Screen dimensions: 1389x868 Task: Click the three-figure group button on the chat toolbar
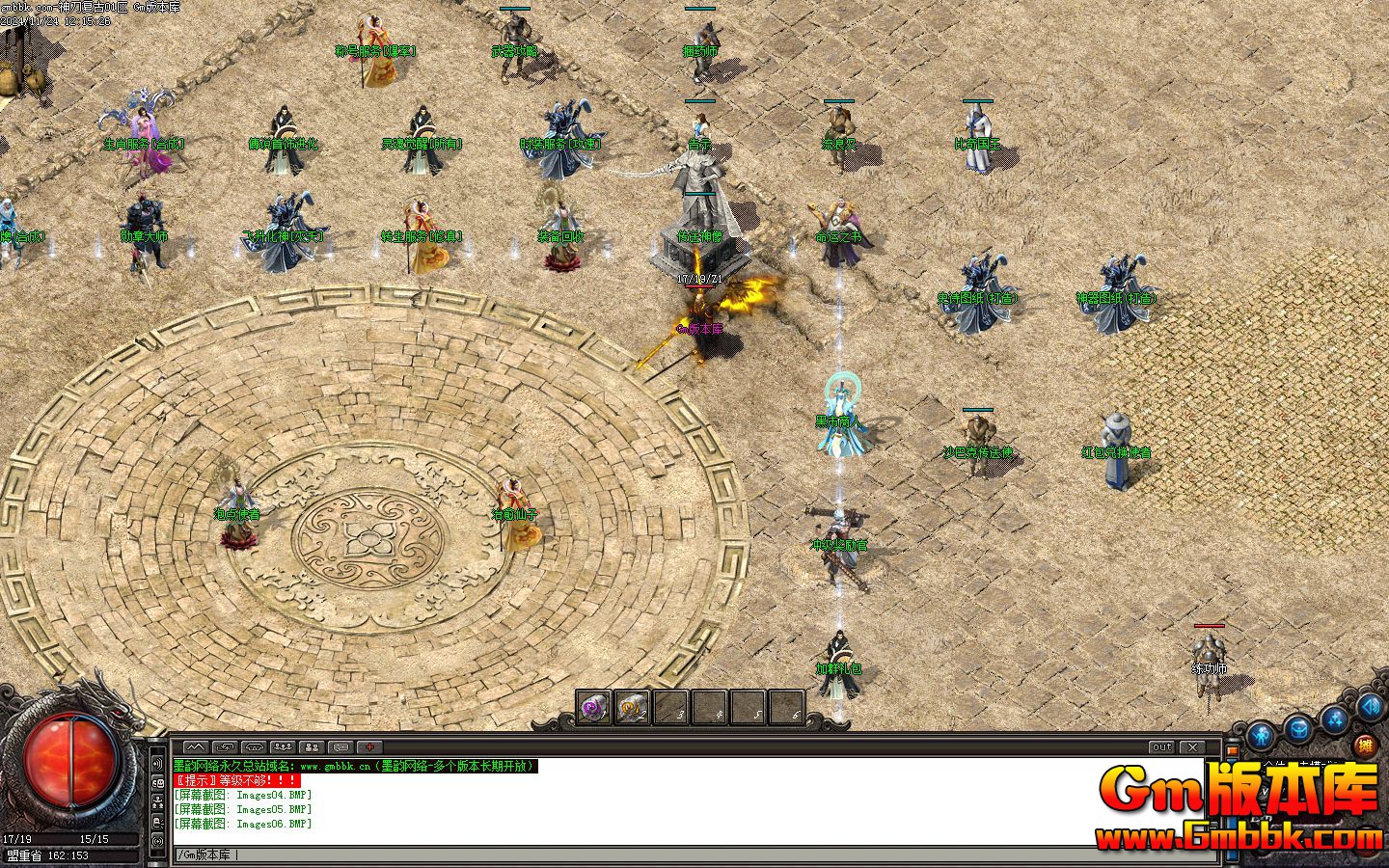click(x=283, y=747)
